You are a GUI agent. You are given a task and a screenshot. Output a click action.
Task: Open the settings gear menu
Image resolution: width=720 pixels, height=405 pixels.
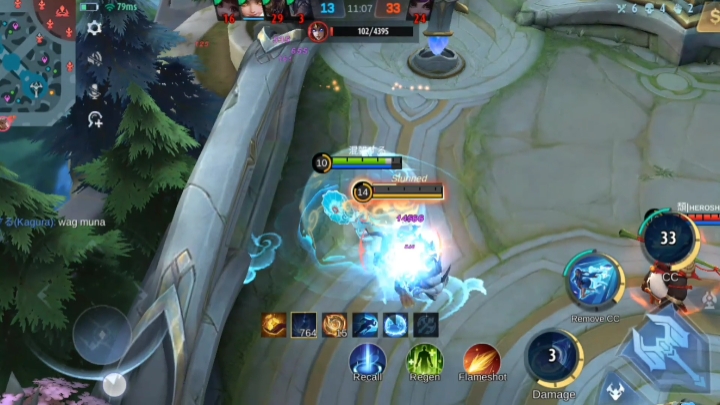point(94,28)
